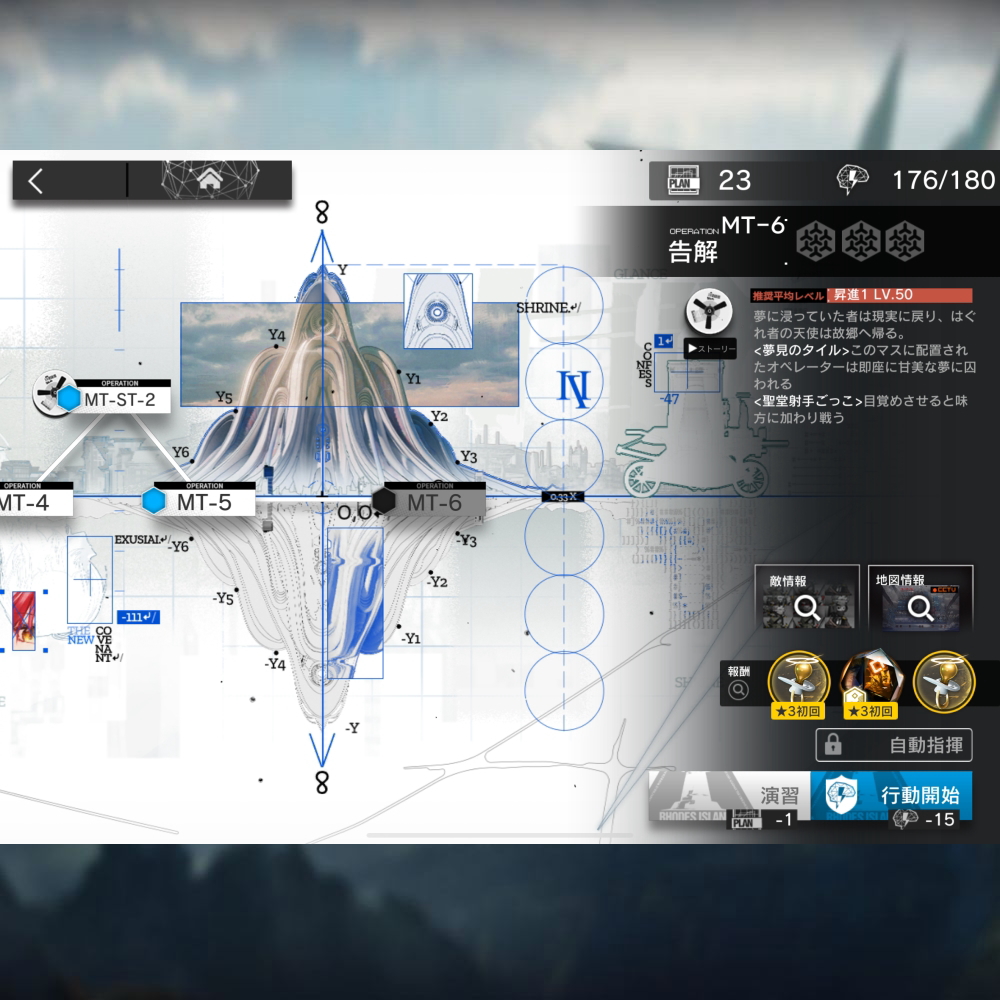Inspect the 報酬 reward list magnifier

[x=739, y=689]
